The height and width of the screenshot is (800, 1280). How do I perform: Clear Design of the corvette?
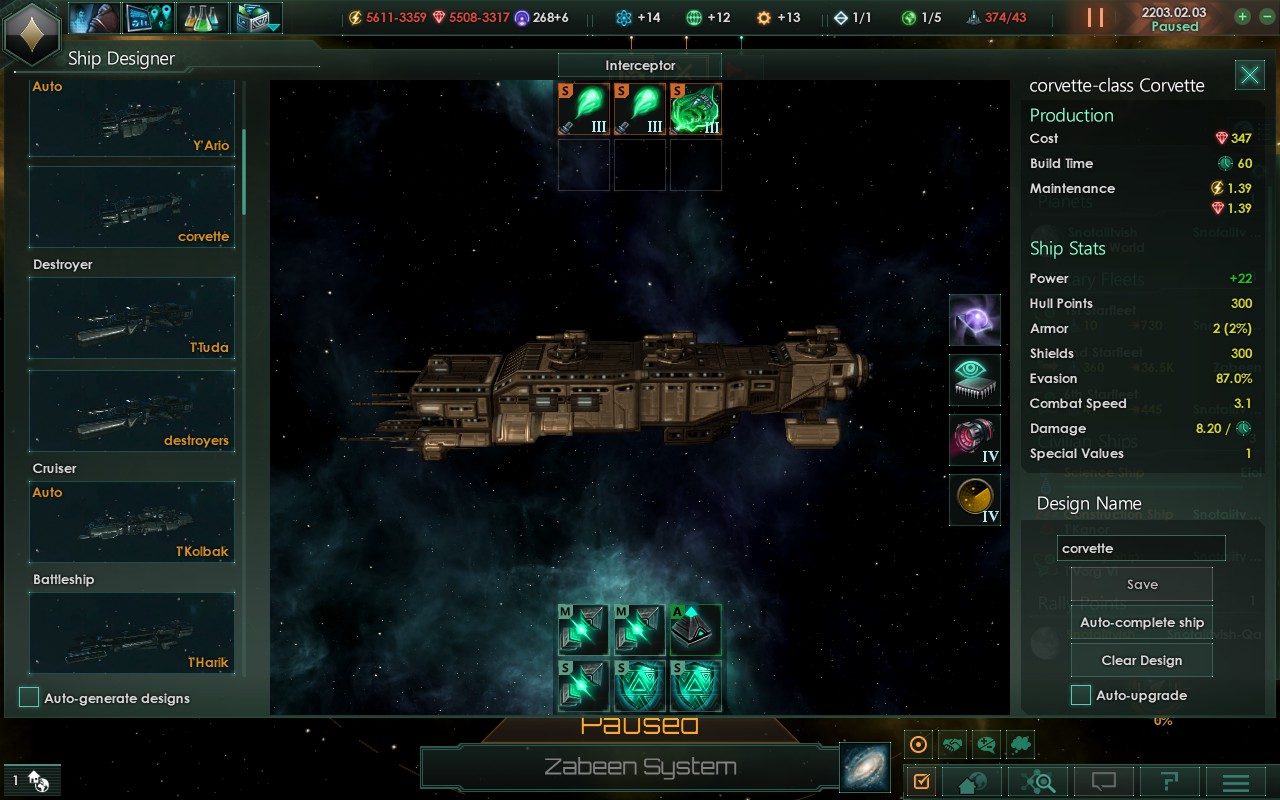pos(1141,660)
